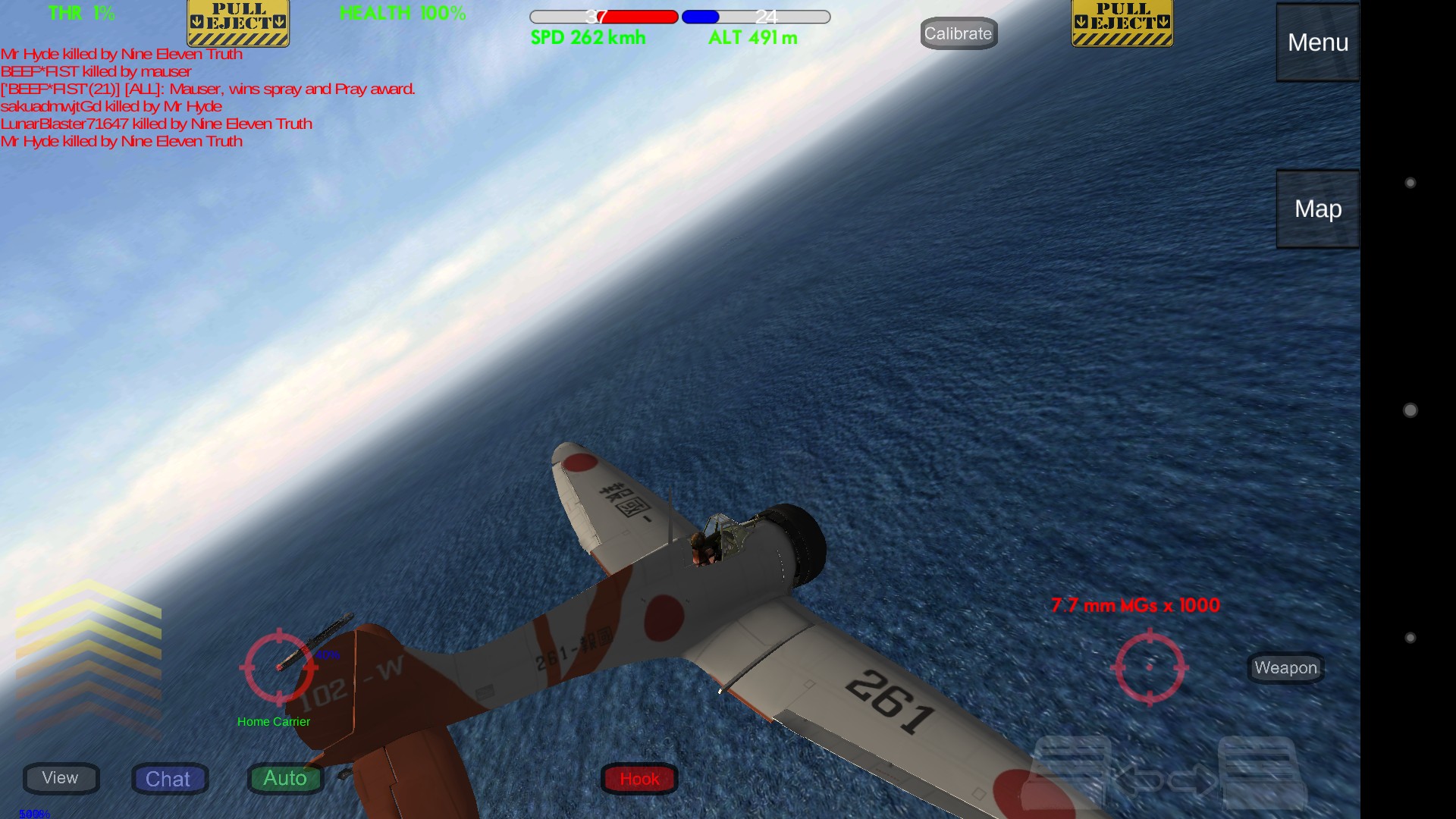Cycle weapons with the Weapon button
Image resolution: width=1456 pixels, height=819 pixels.
point(1285,668)
